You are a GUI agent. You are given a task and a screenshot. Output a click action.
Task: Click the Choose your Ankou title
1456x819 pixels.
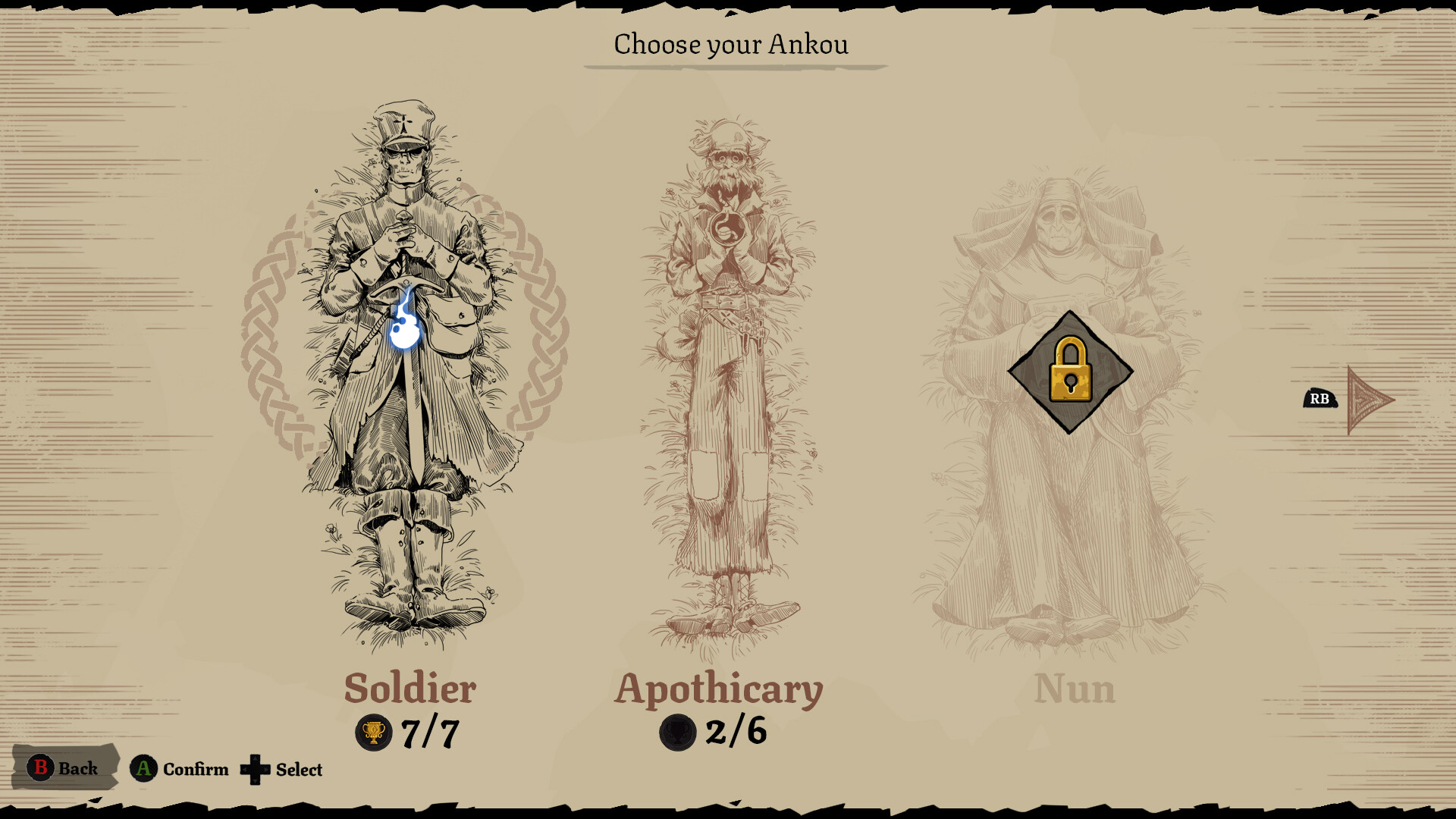730,44
